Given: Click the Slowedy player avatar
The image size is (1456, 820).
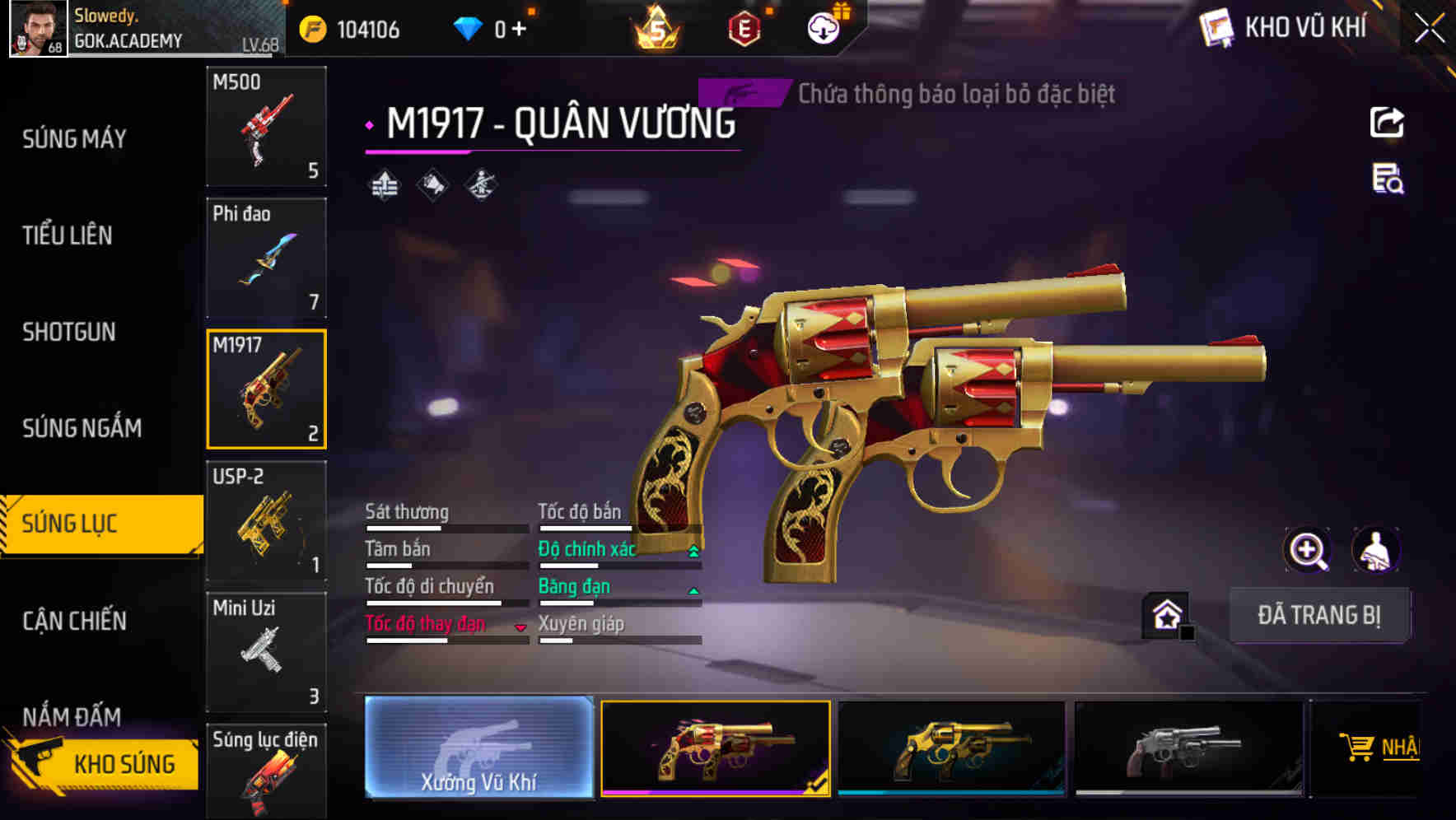Looking at the screenshot, I should (x=36, y=28).
